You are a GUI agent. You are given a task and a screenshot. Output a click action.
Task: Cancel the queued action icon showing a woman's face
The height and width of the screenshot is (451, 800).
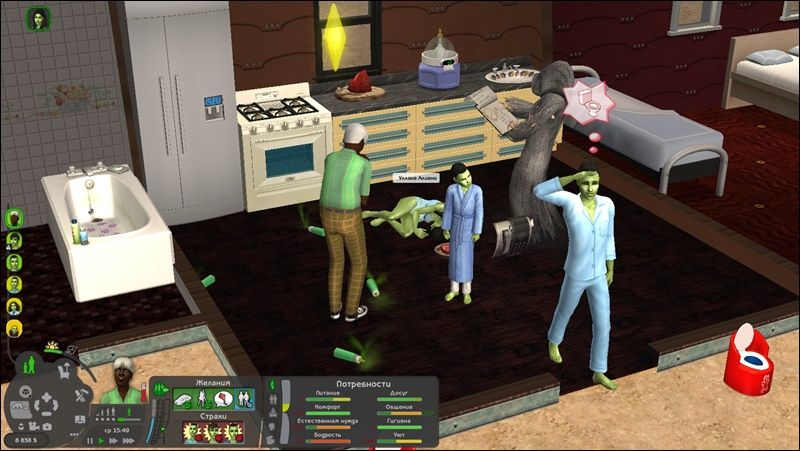40,20
